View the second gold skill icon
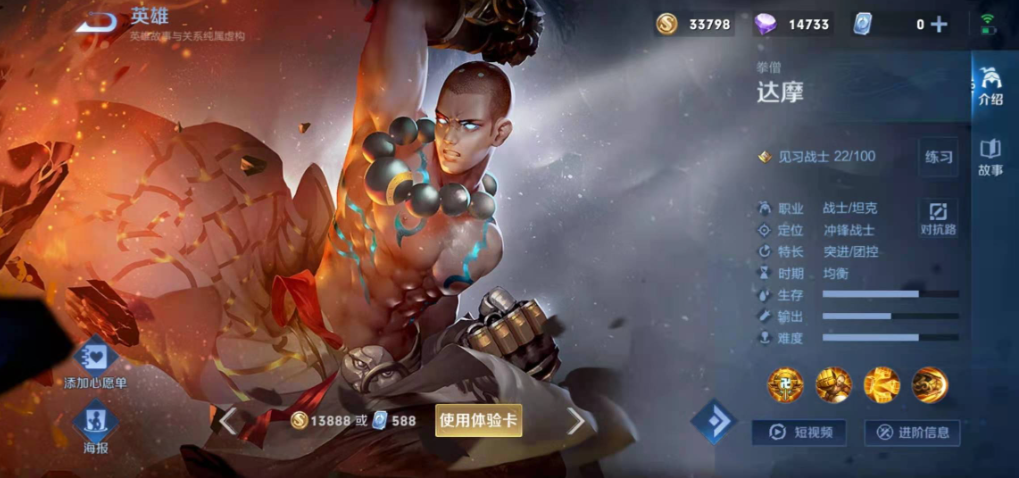The height and width of the screenshot is (478, 1019). (x=833, y=384)
